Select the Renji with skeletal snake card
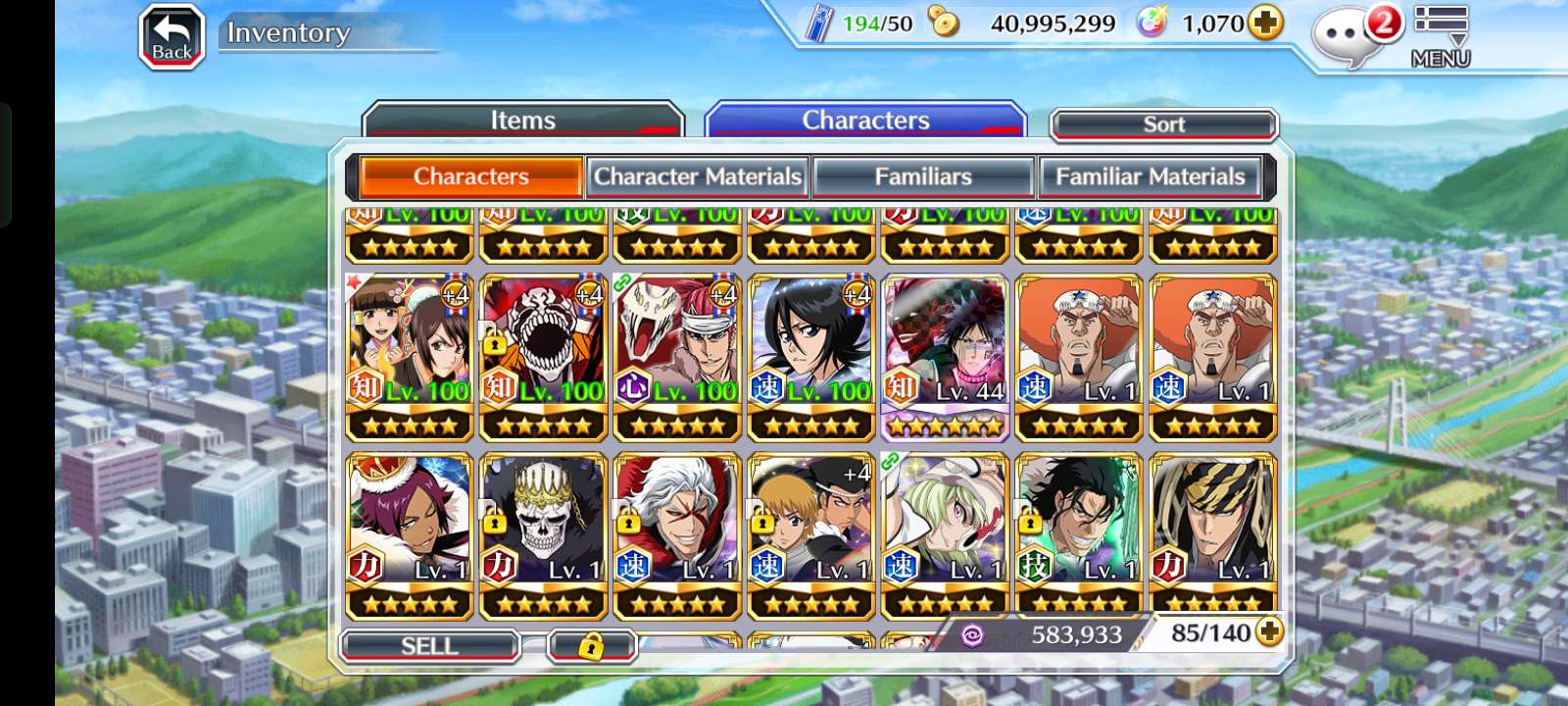This screenshot has width=1568, height=706. pos(677,358)
